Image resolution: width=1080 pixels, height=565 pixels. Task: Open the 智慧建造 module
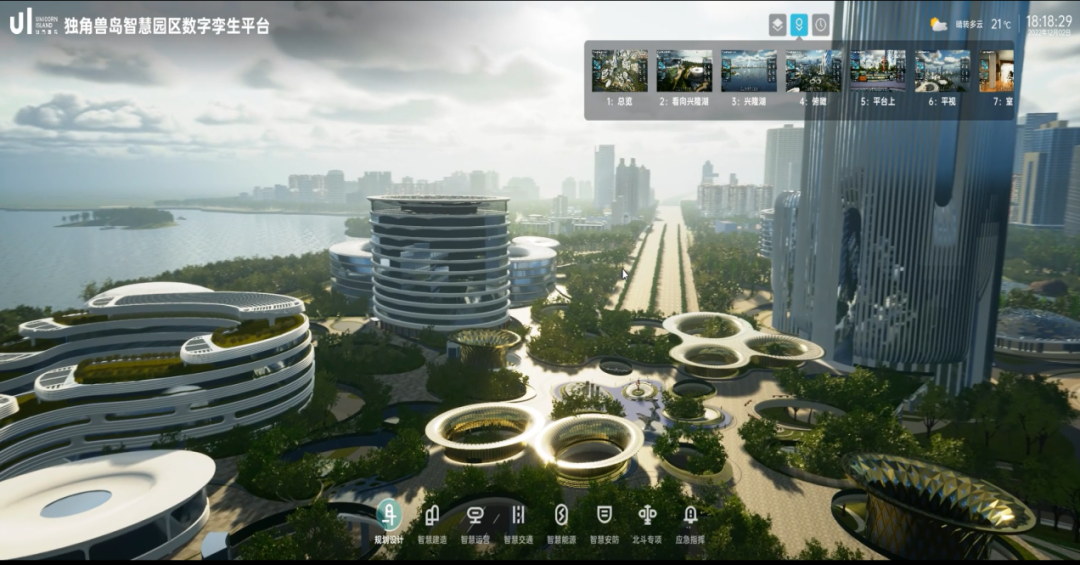coord(432,516)
